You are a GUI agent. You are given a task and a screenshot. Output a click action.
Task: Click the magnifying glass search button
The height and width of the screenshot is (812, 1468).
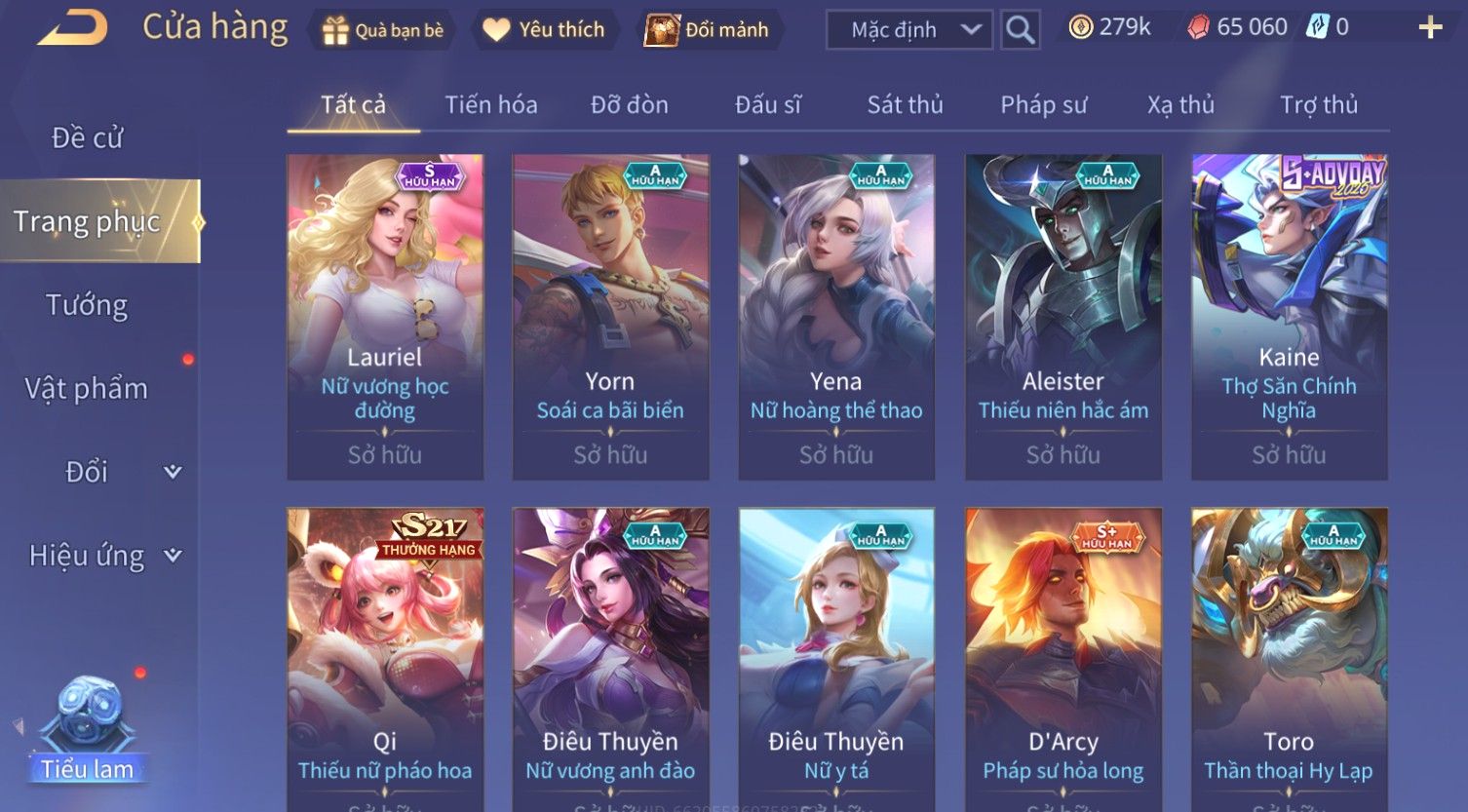[1020, 30]
